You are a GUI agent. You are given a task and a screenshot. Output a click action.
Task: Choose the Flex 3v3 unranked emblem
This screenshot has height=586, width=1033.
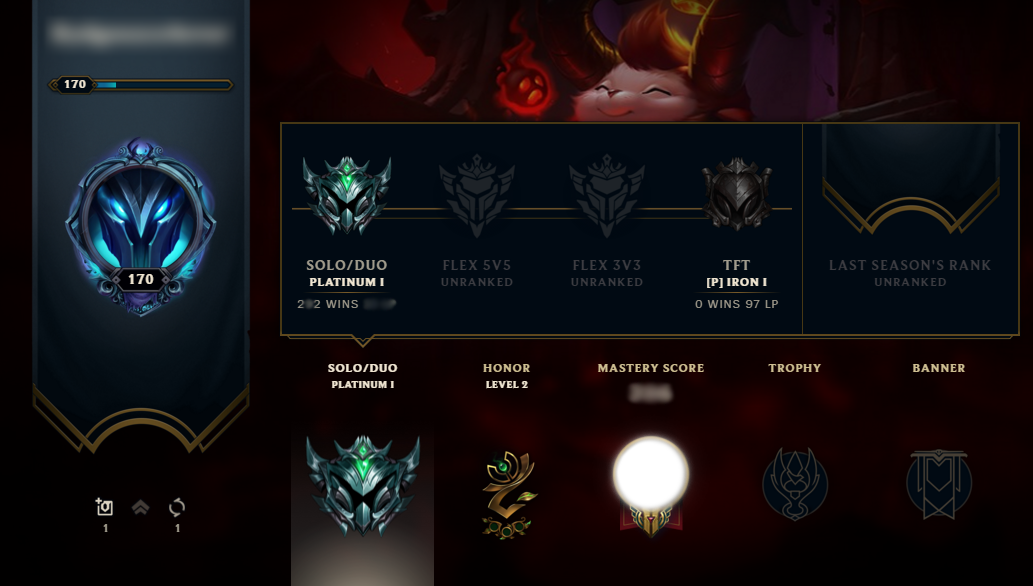pyautogui.click(x=607, y=196)
